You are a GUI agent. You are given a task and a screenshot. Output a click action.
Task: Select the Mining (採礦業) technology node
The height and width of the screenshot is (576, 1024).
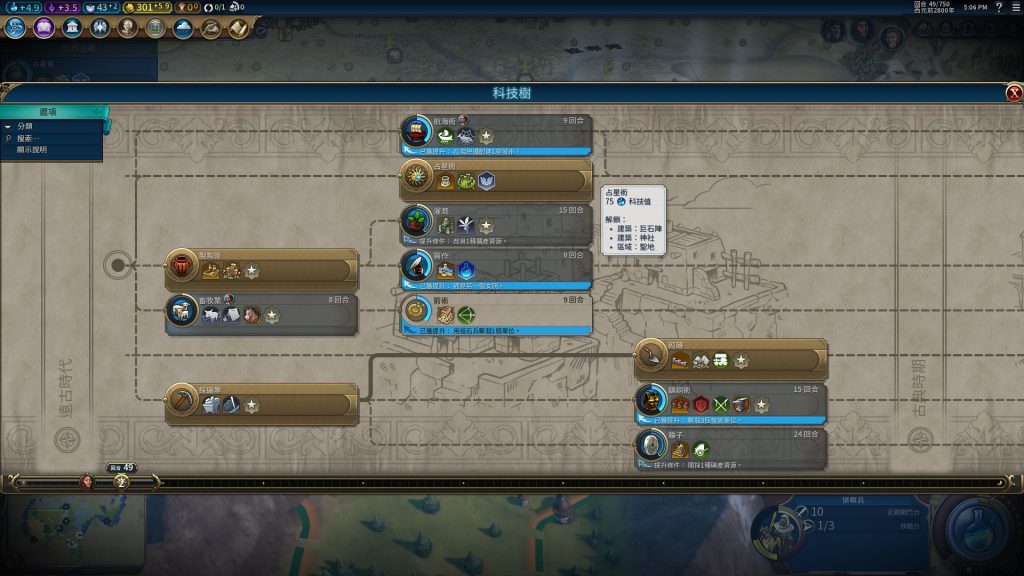click(x=262, y=404)
